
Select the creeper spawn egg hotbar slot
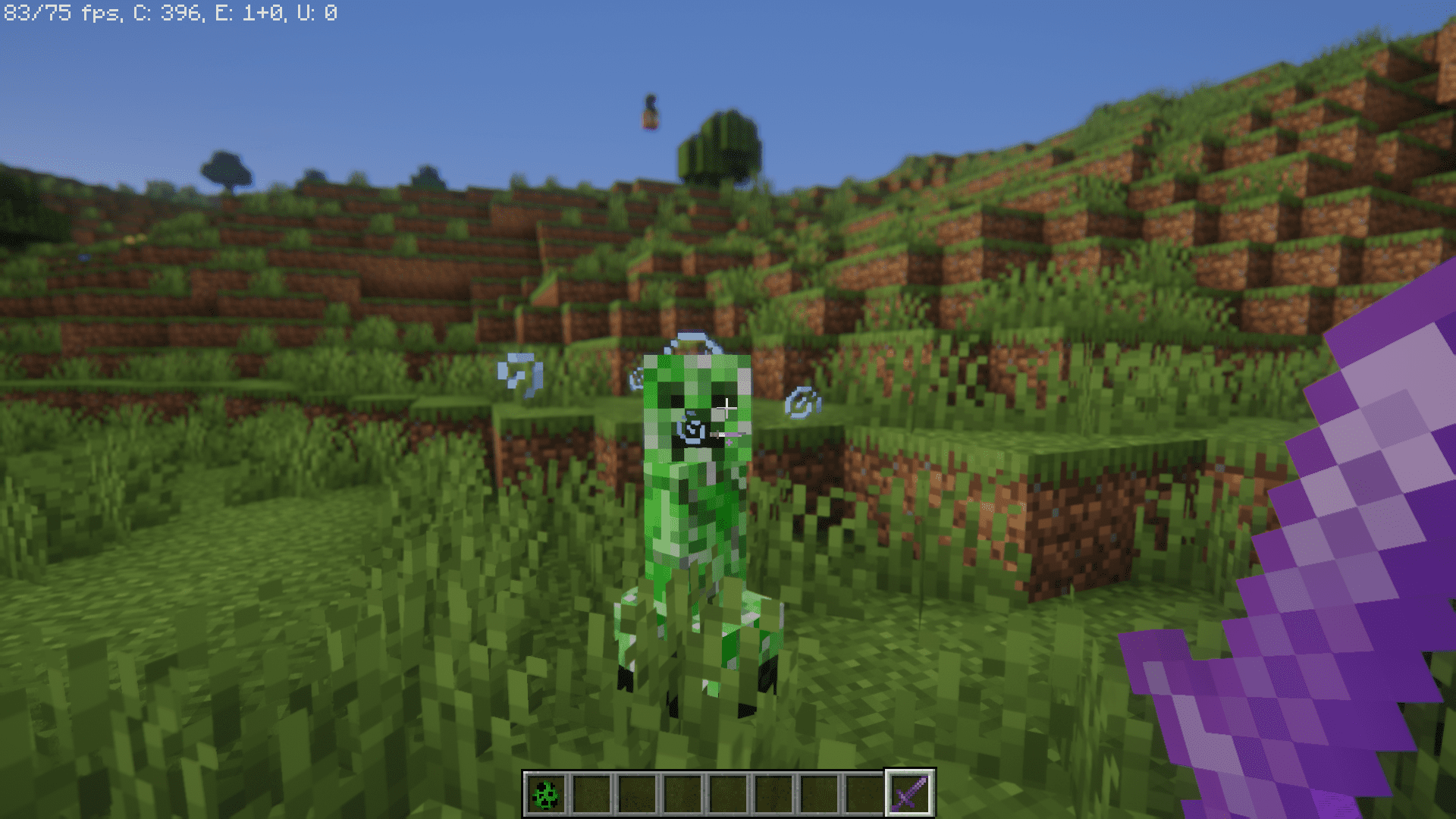pos(546,794)
